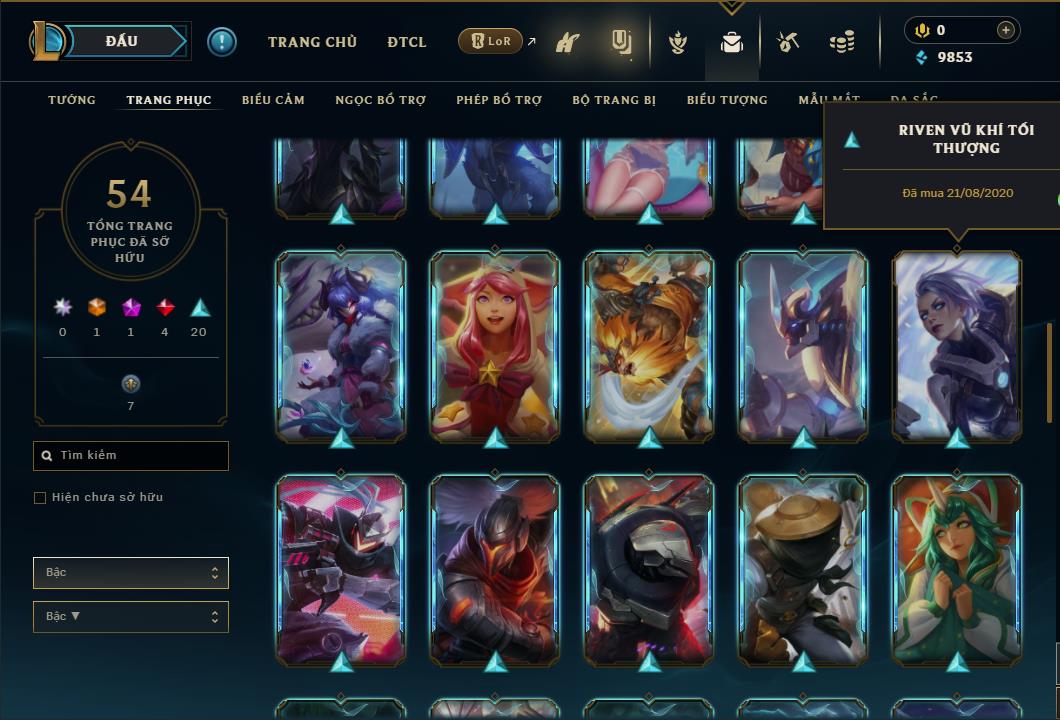Open the collection backpack icon
Screen dimensions: 1060x720
732,43
